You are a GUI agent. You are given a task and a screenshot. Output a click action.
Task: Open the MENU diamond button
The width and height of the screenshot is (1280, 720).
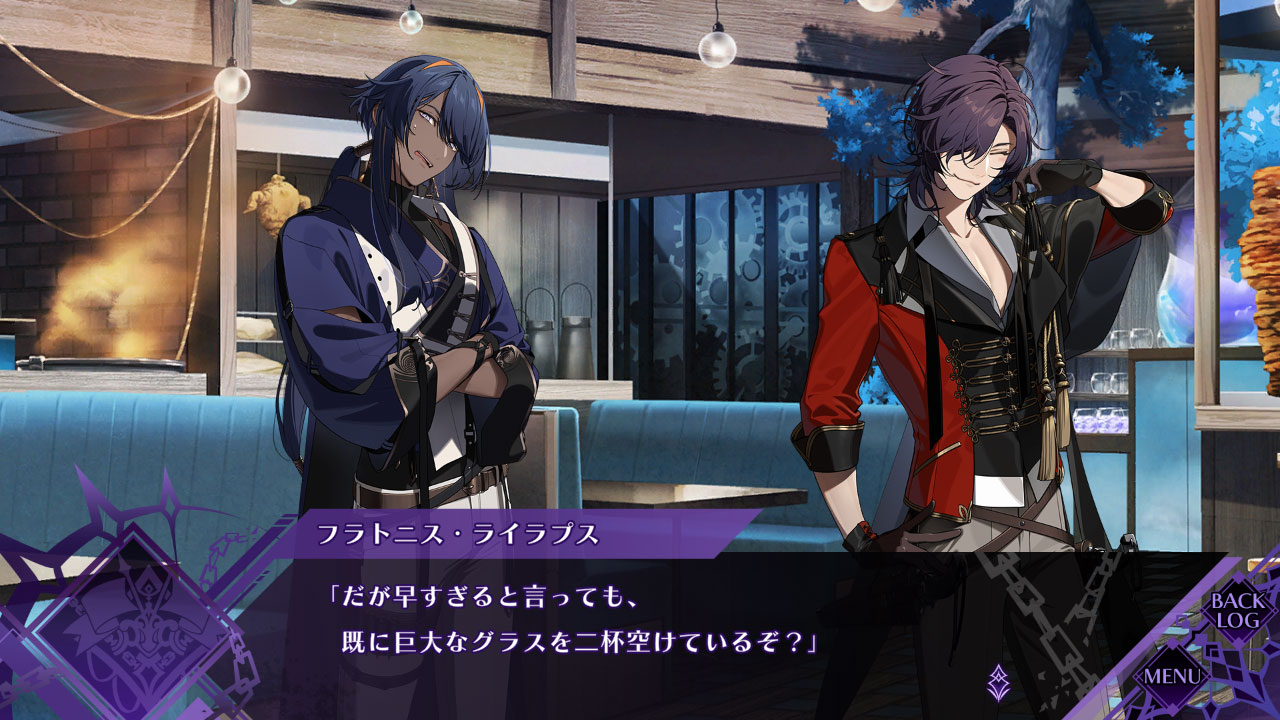pos(1170,676)
